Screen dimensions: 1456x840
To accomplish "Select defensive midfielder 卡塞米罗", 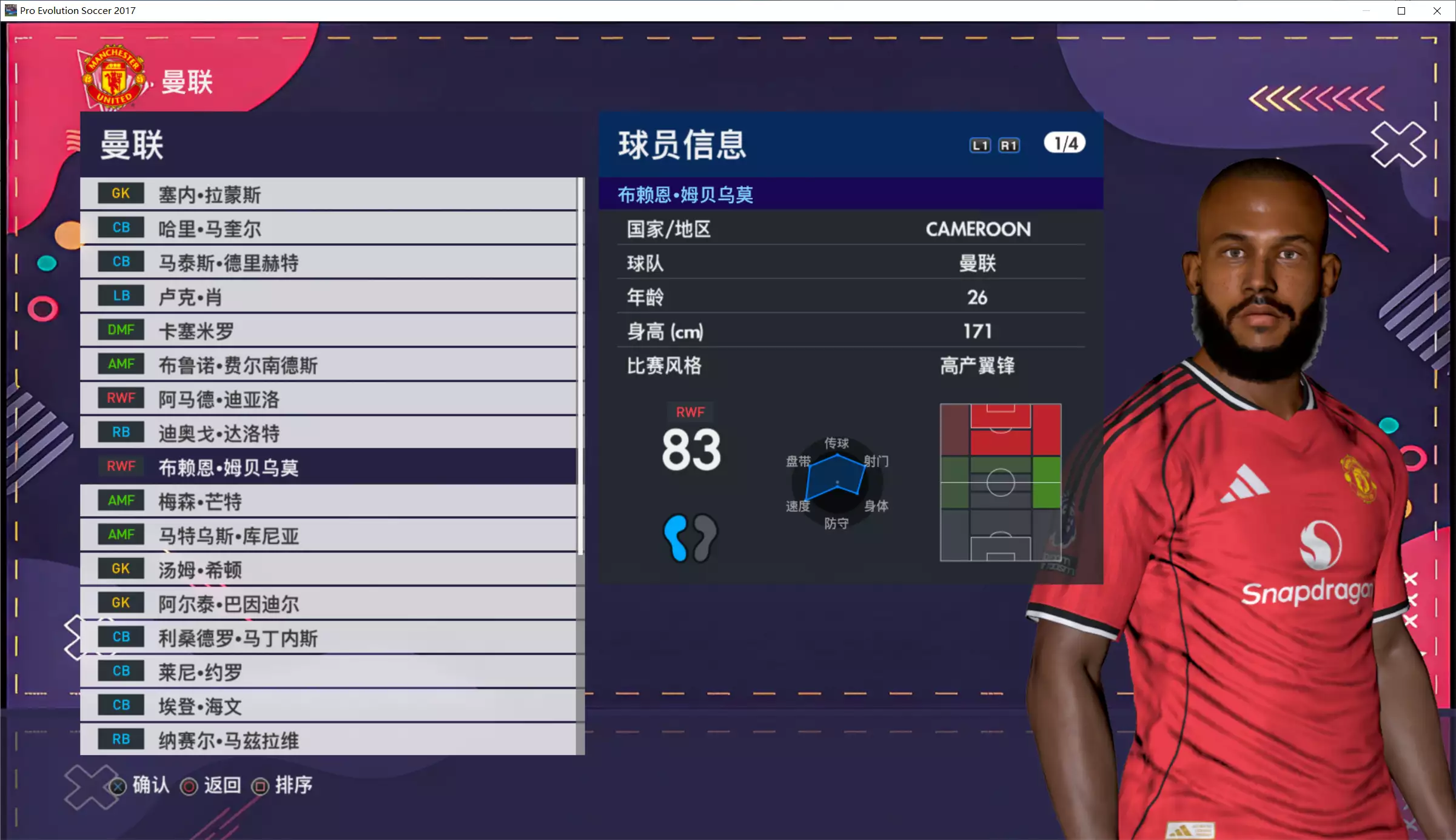I will (327, 331).
